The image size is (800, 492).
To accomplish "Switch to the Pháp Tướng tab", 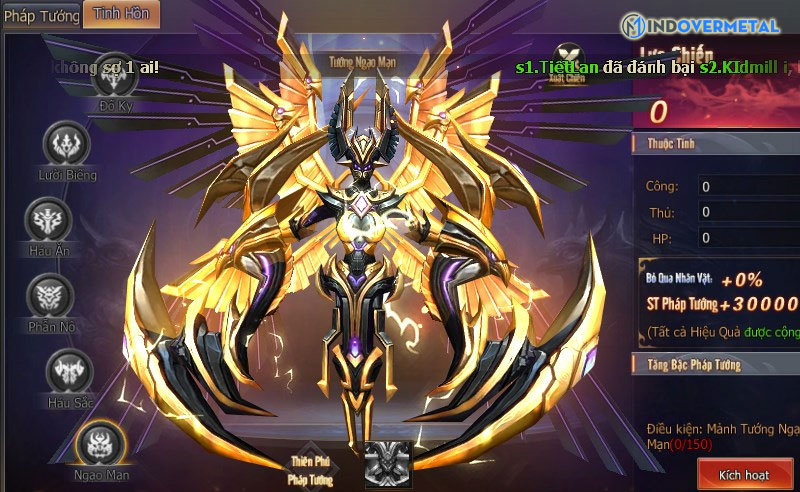I will point(40,16).
